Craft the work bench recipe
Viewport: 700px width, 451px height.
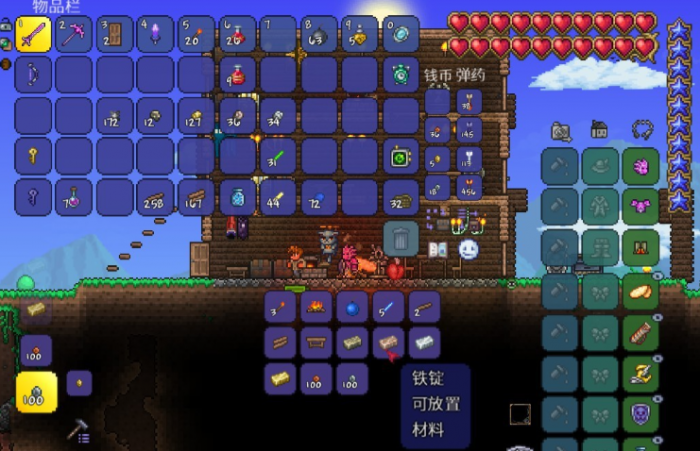point(316,343)
